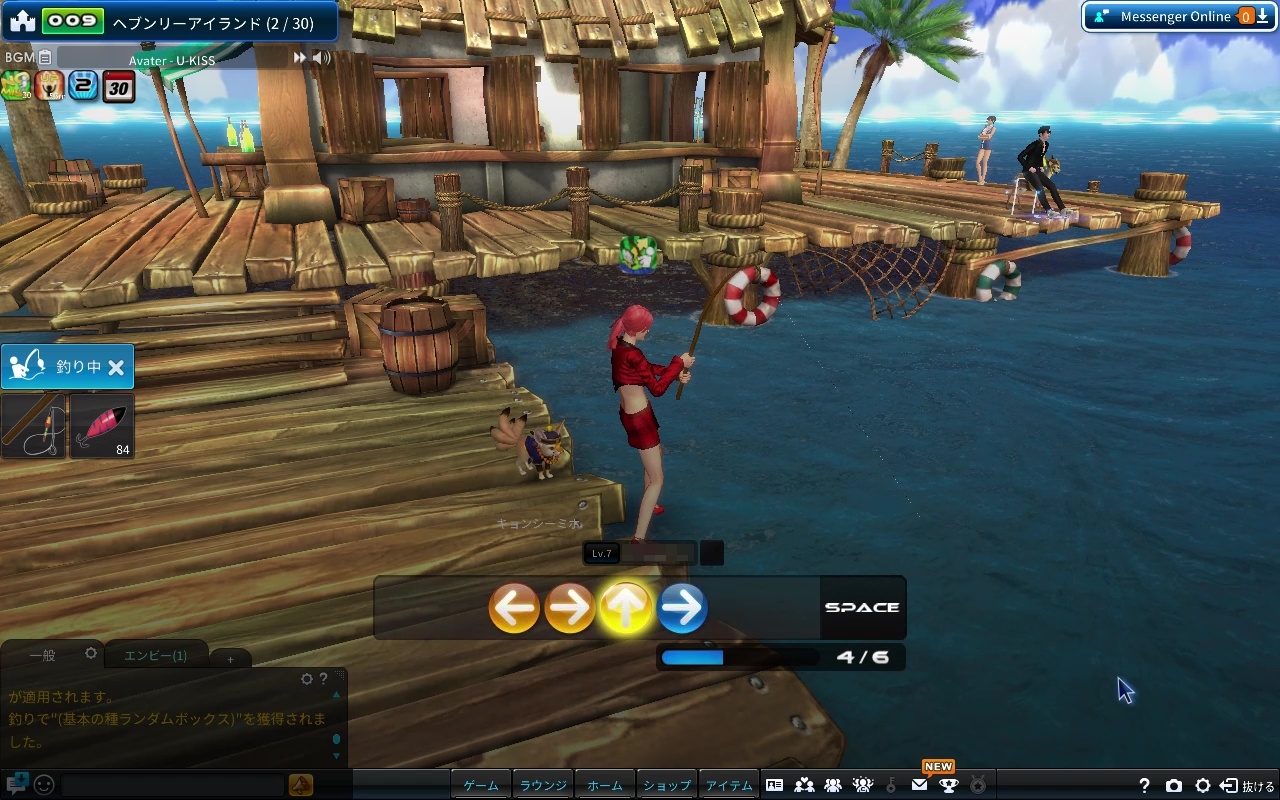Switch to the エンビー chat tab
The height and width of the screenshot is (800, 1280).
pos(155,655)
